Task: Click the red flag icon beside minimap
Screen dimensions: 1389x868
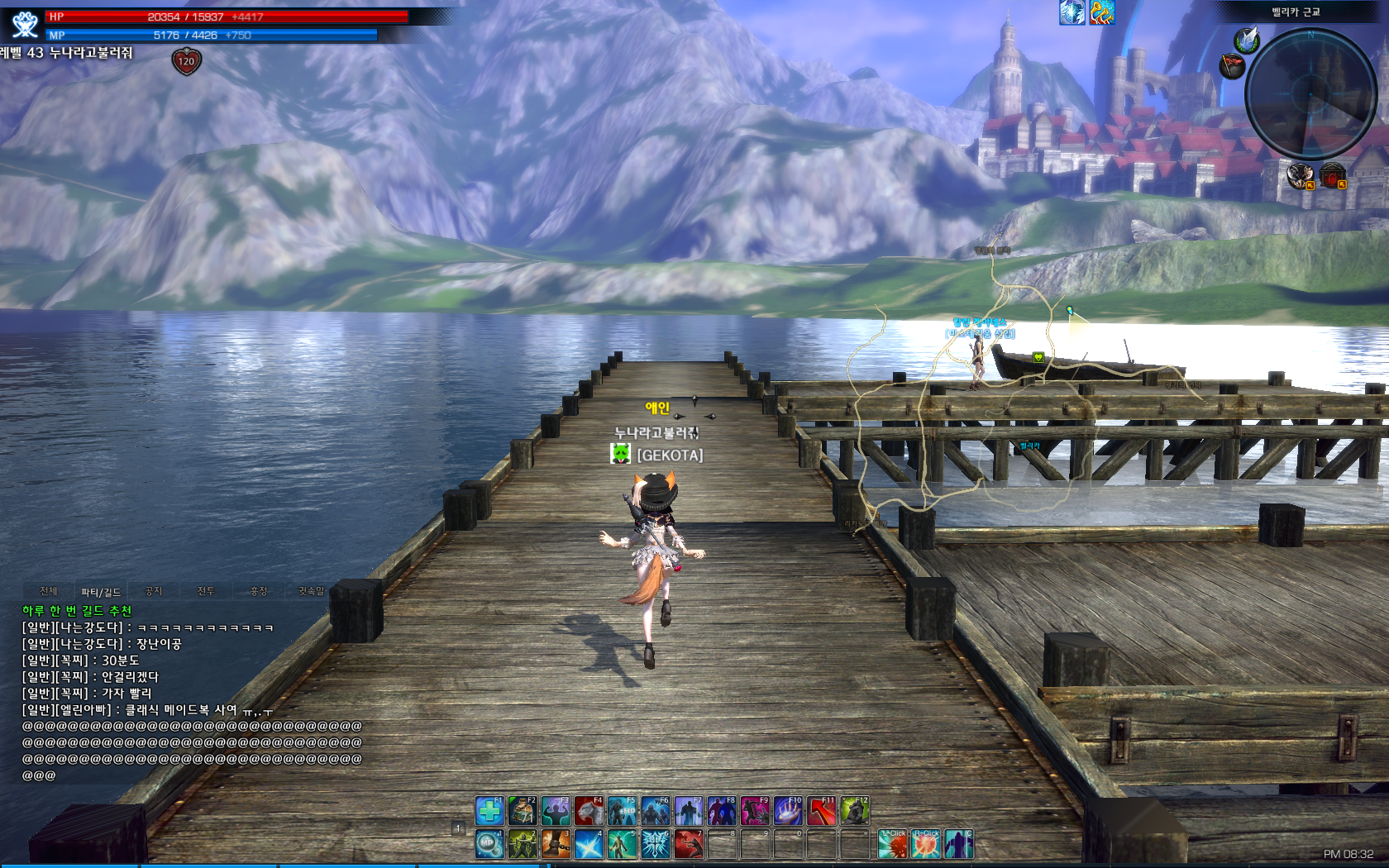Action: [1232, 65]
